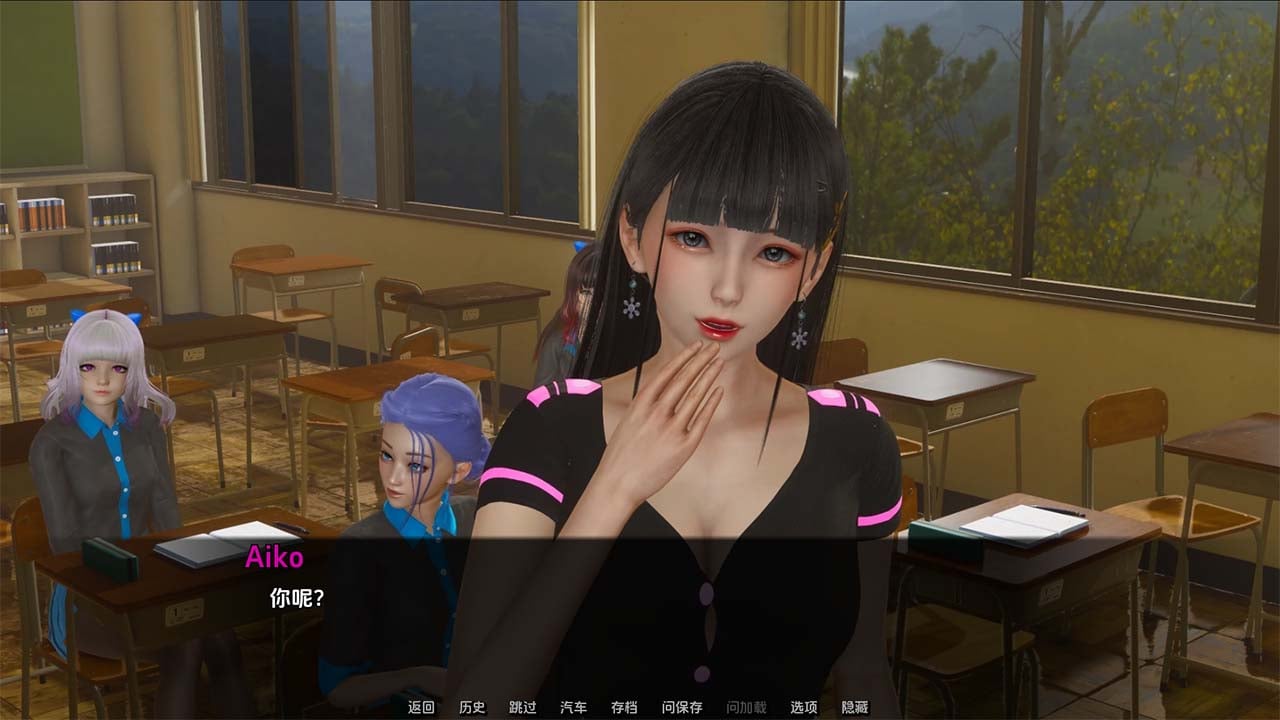Toggle the 汽车 (Auto) advance button
This screenshot has width=1280, height=720.
573,707
